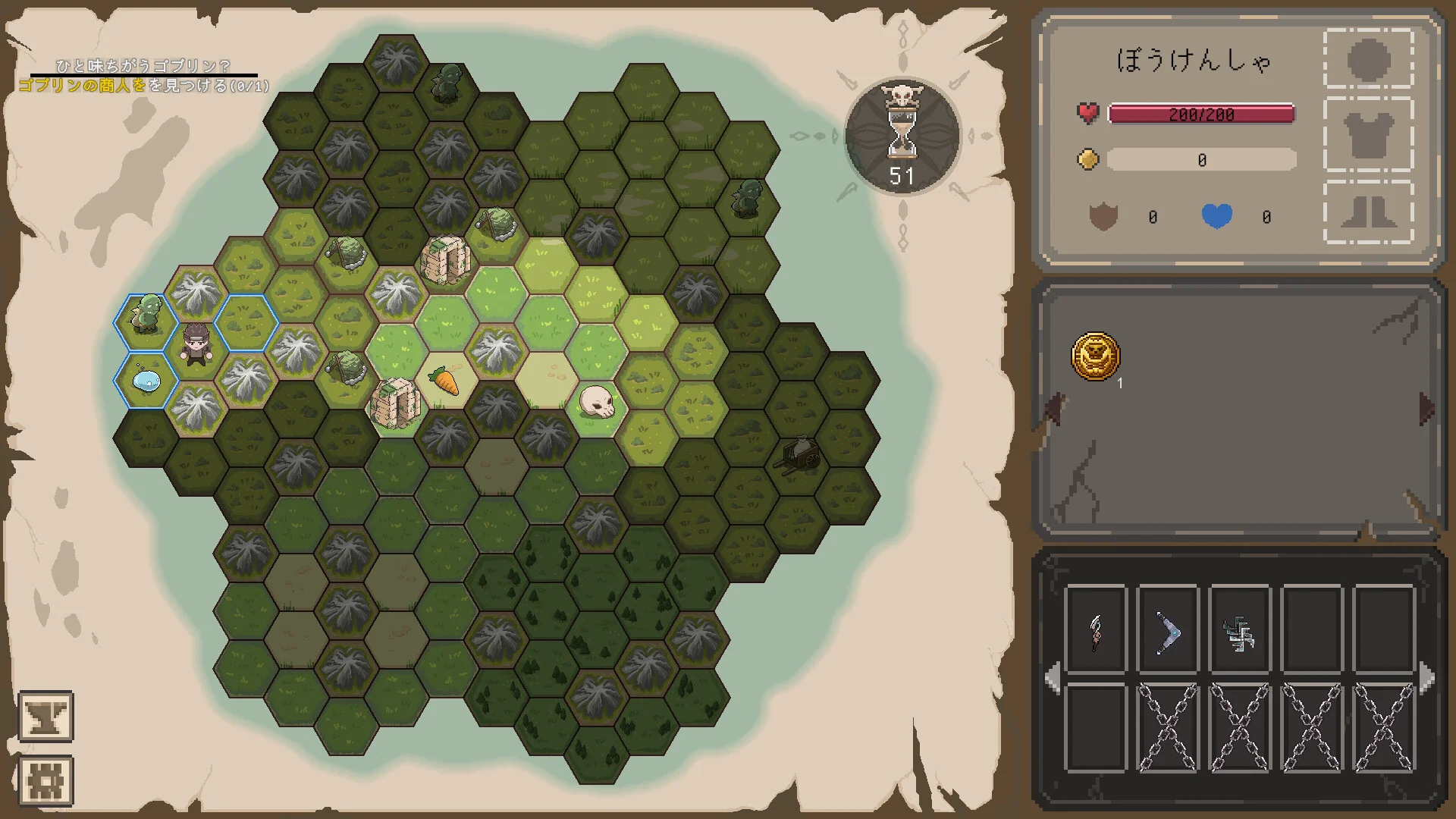Select the pinwheel shuriken weapon slot

tap(1239, 631)
